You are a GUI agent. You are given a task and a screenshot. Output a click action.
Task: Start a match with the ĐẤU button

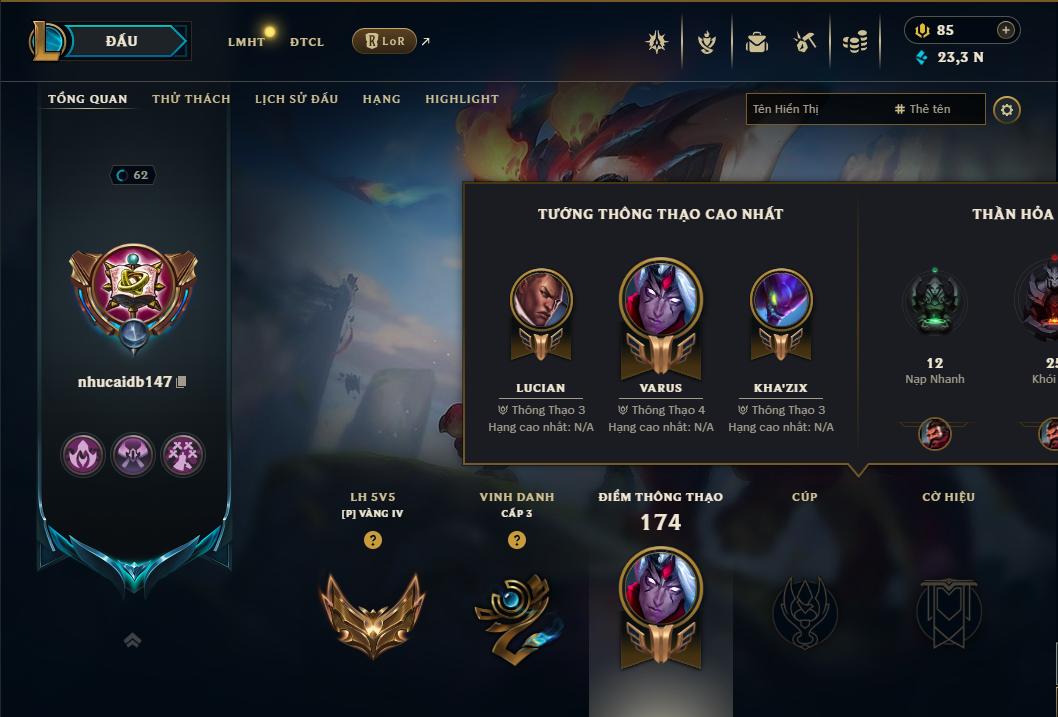tap(120, 41)
